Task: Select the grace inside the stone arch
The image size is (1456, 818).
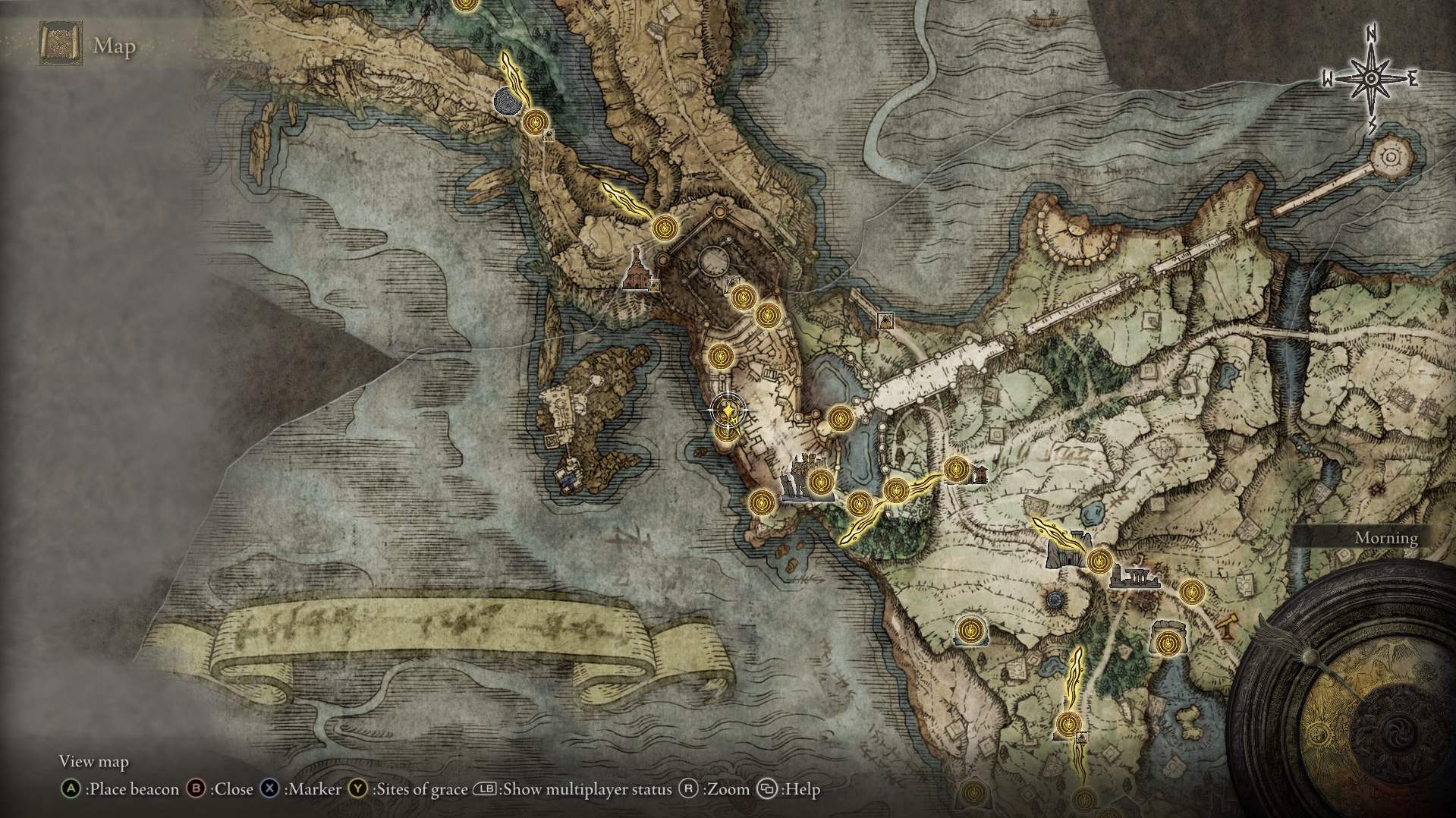Action: click(1166, 642)
